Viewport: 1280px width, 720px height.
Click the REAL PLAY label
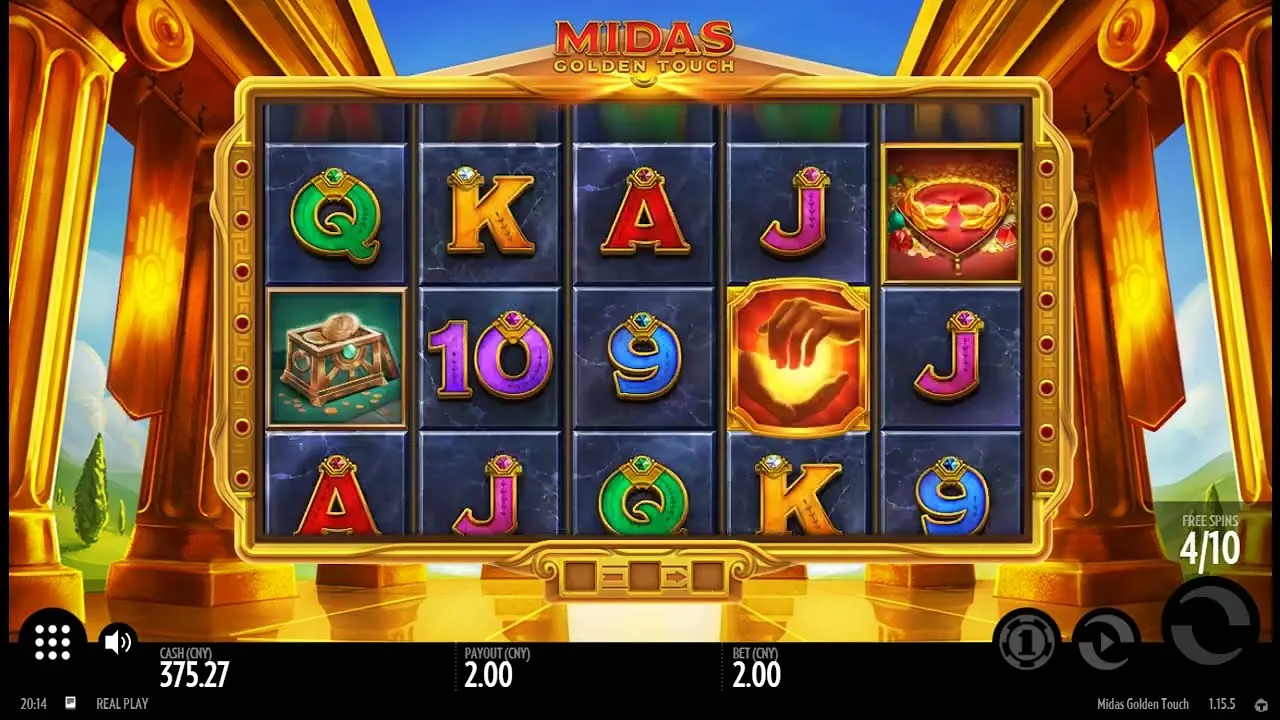122,704
